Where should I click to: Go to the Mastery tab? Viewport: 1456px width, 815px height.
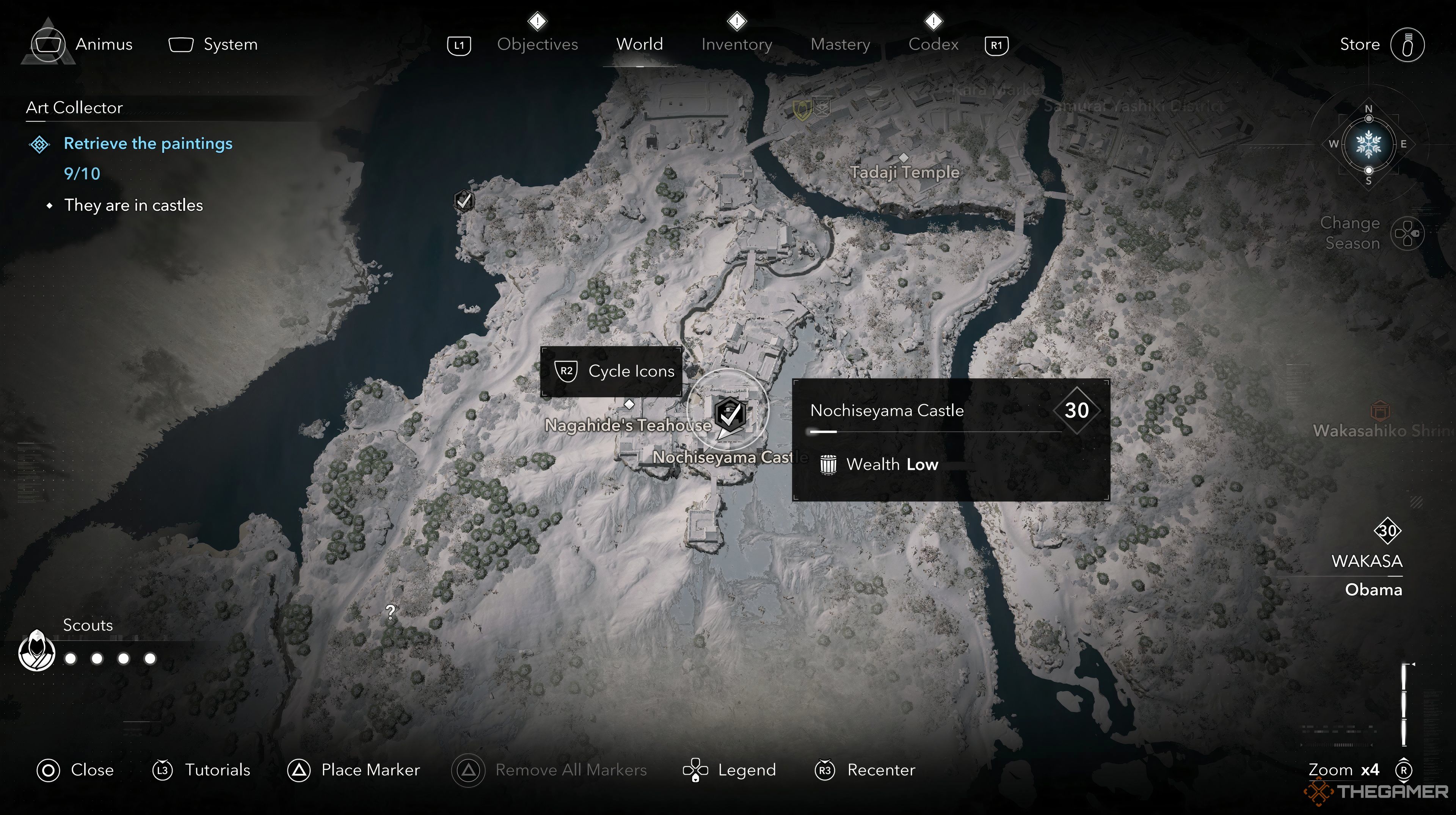pos(840,44)
